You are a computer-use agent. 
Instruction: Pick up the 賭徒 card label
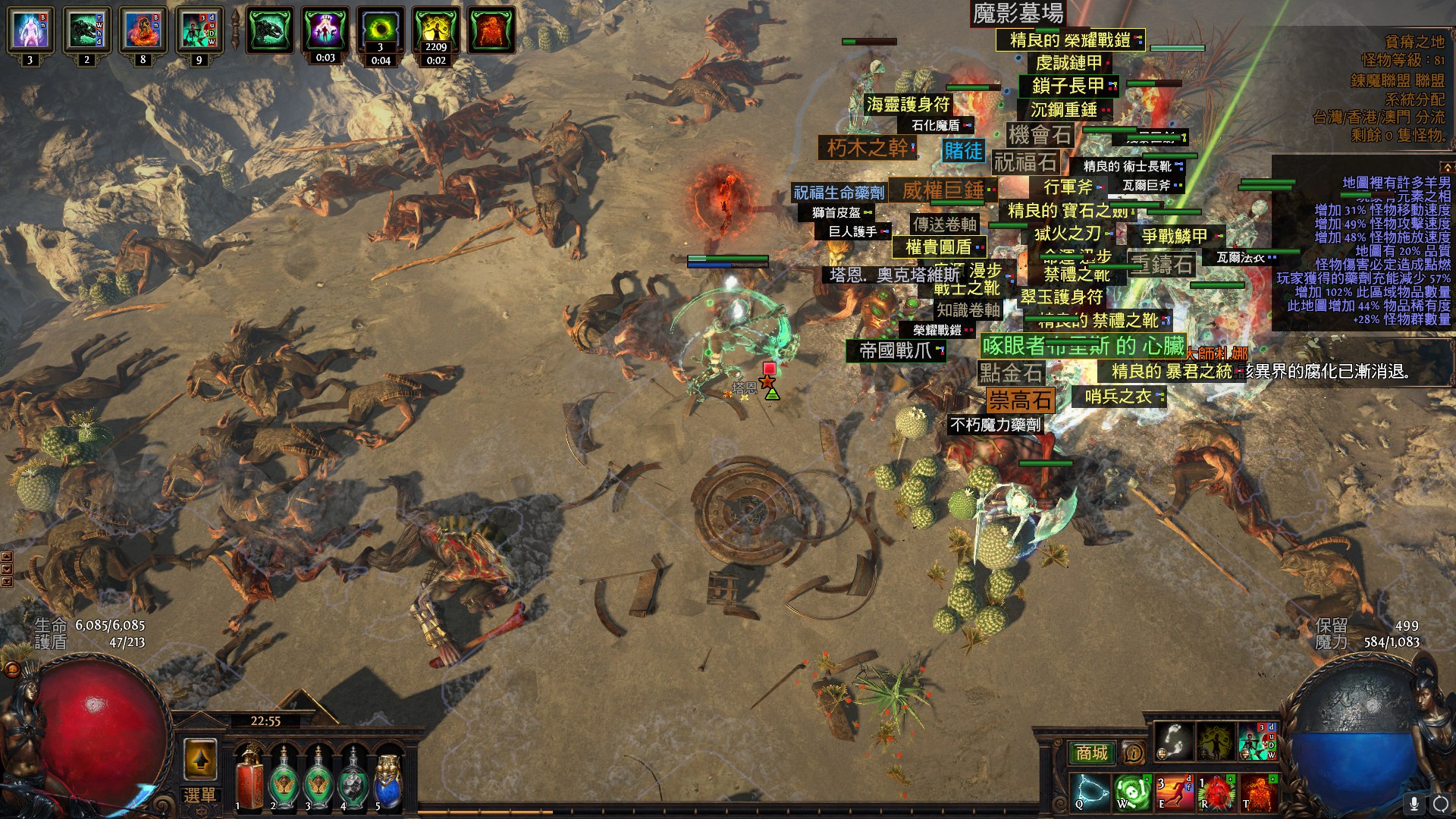click(x=963, y=150)
